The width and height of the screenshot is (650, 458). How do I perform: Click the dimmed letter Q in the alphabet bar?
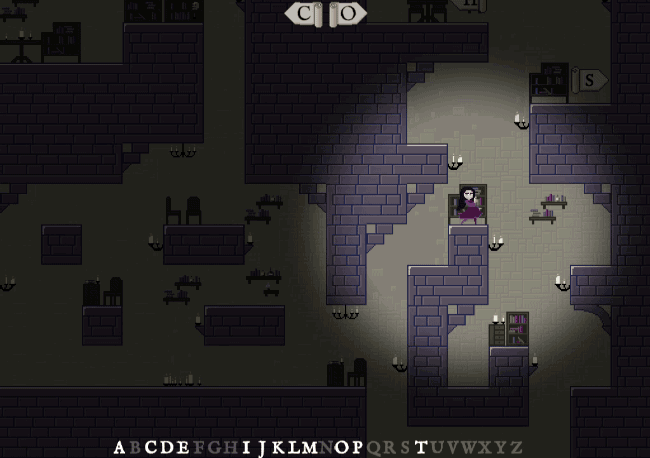[374, 447]
